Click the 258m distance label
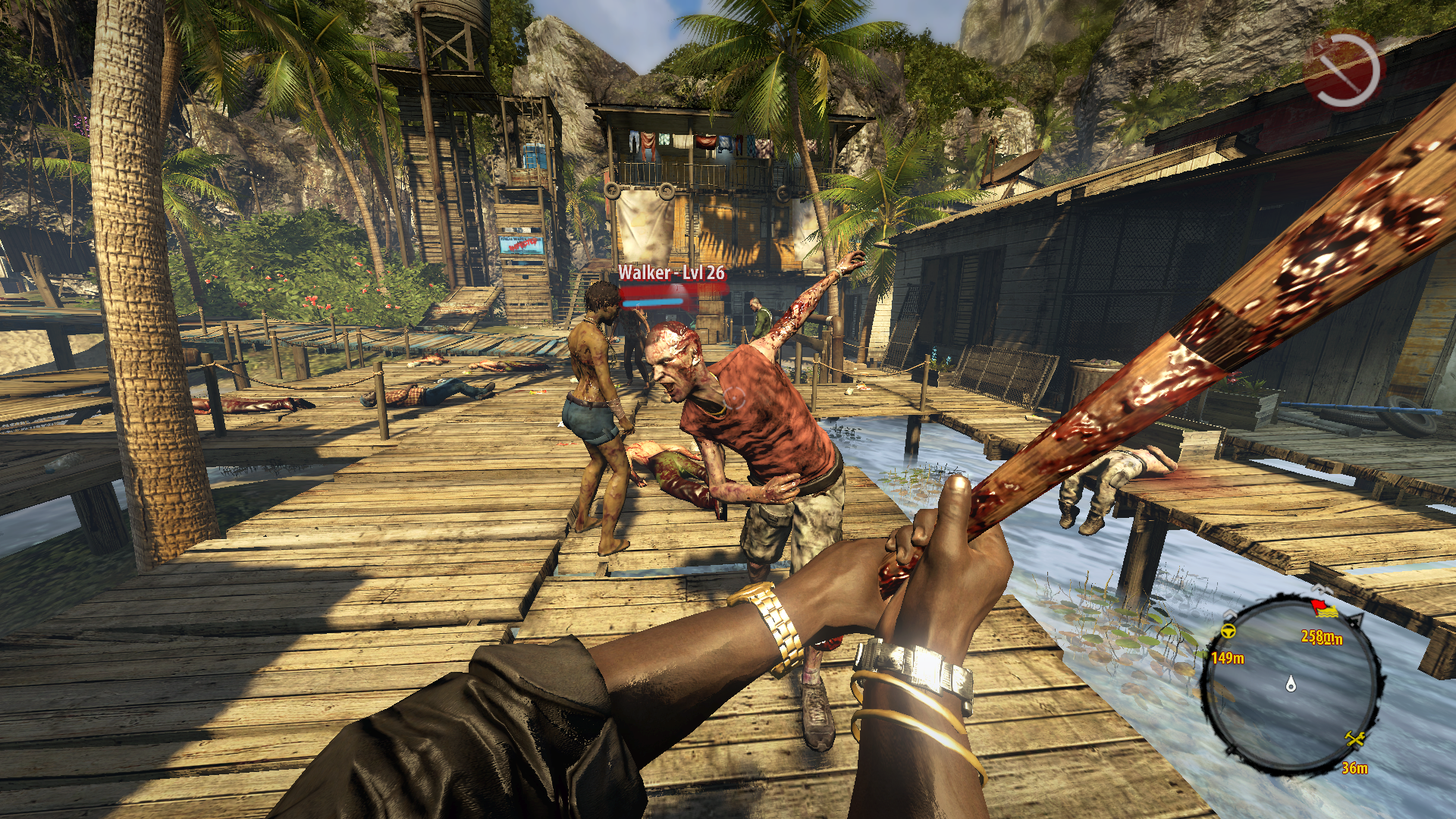 (1321, 638)
